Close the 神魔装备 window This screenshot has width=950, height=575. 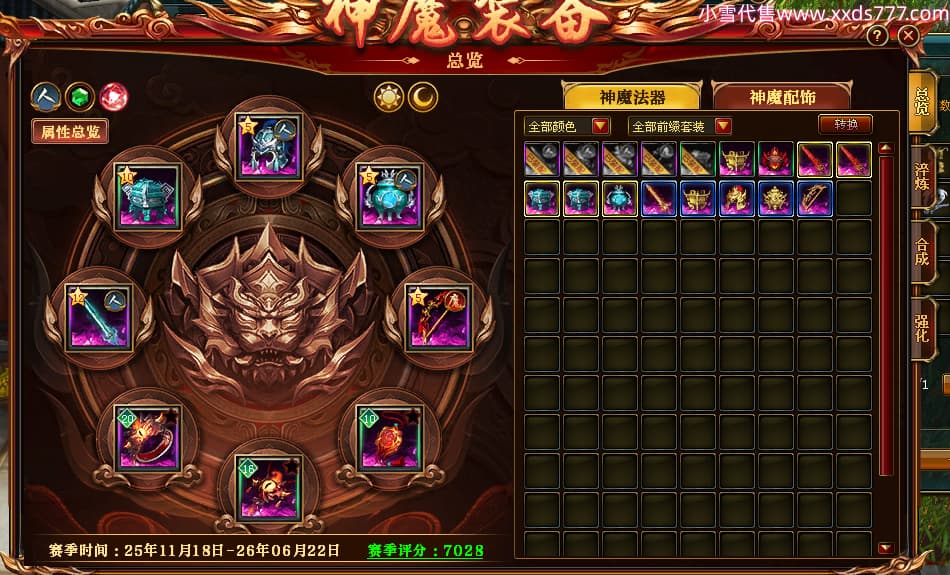[908, 36]
